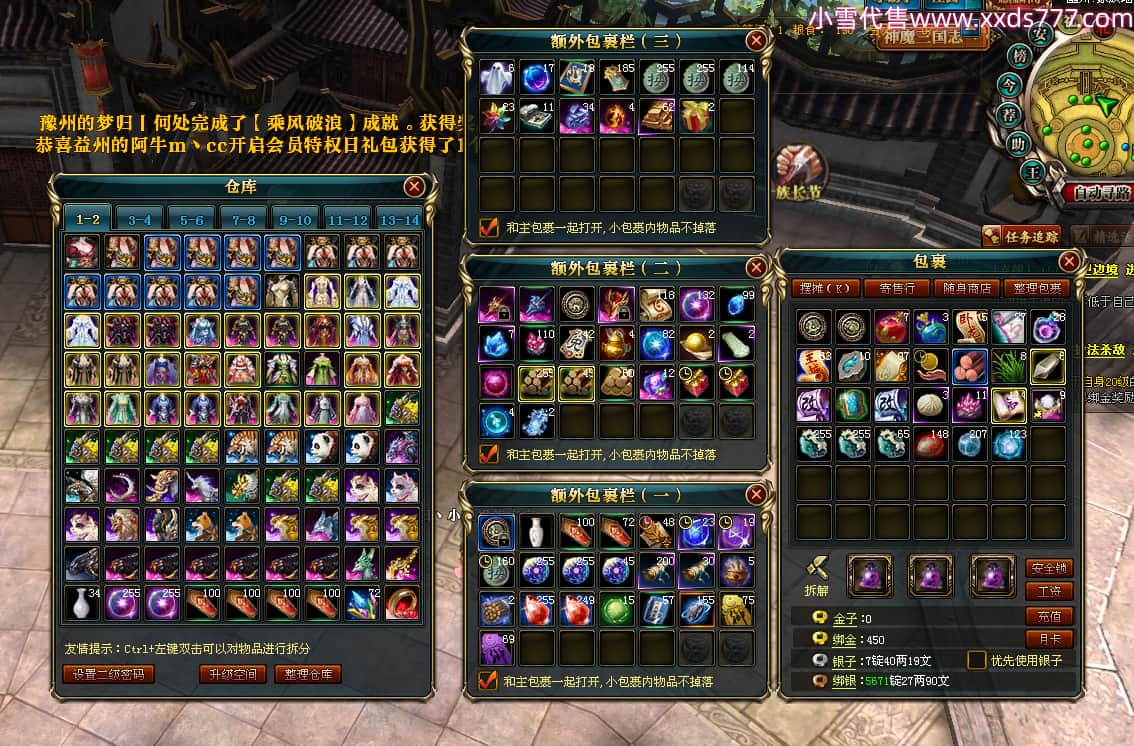
Task: Open warehouse tab 13-14
Action: 399,220
